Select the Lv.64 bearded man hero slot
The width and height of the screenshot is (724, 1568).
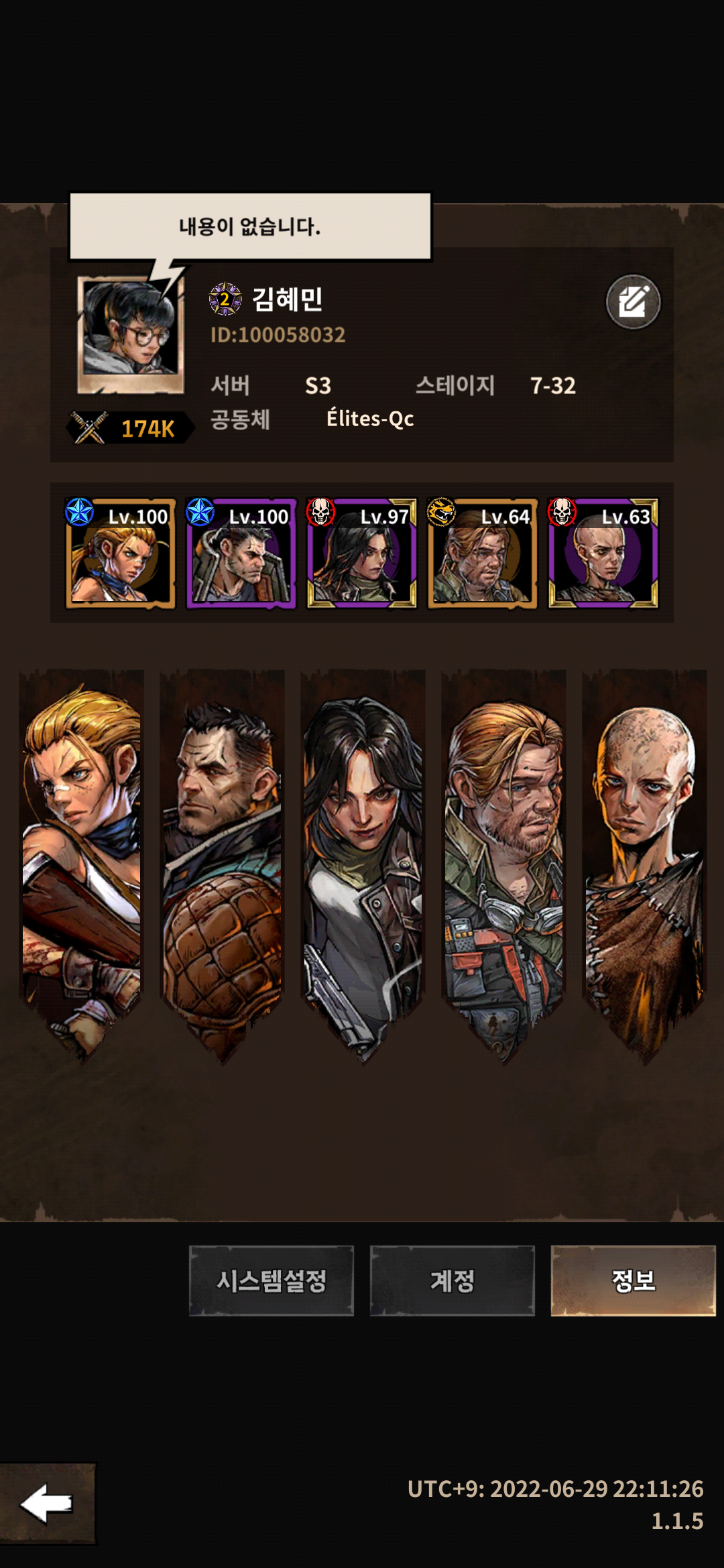[x=483, y=553]
